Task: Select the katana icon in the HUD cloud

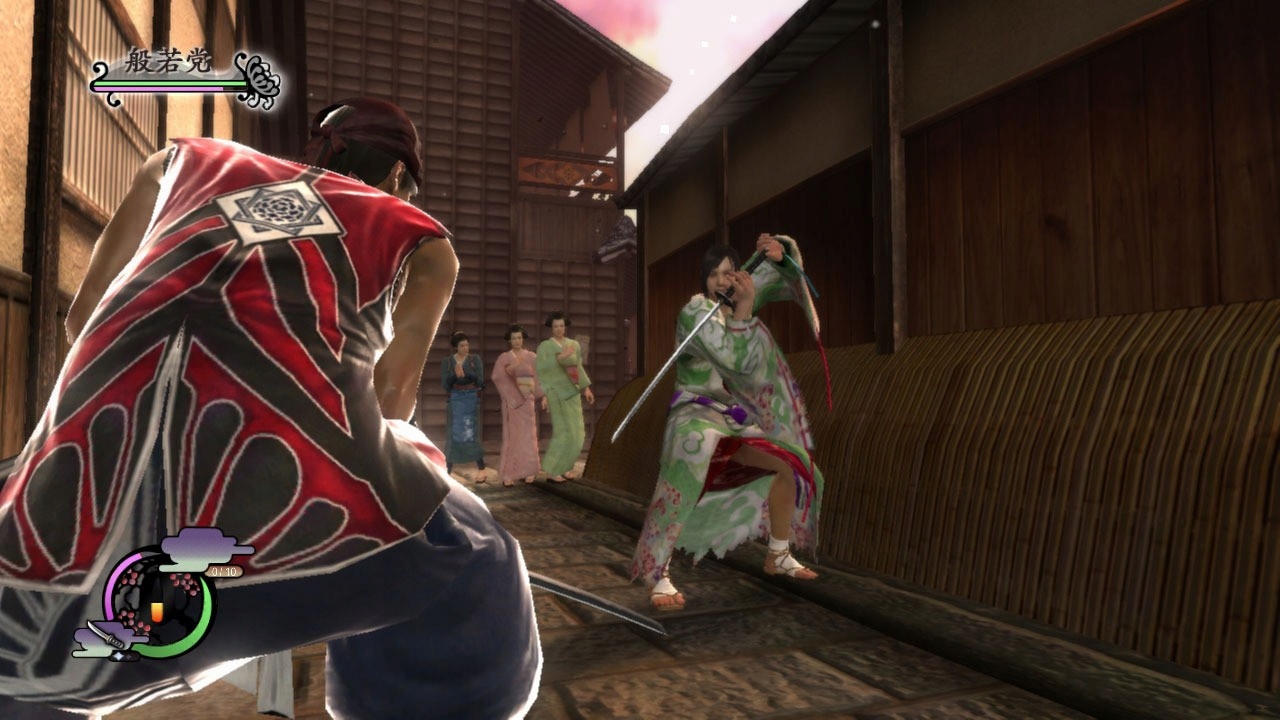Action: (107, 633)
